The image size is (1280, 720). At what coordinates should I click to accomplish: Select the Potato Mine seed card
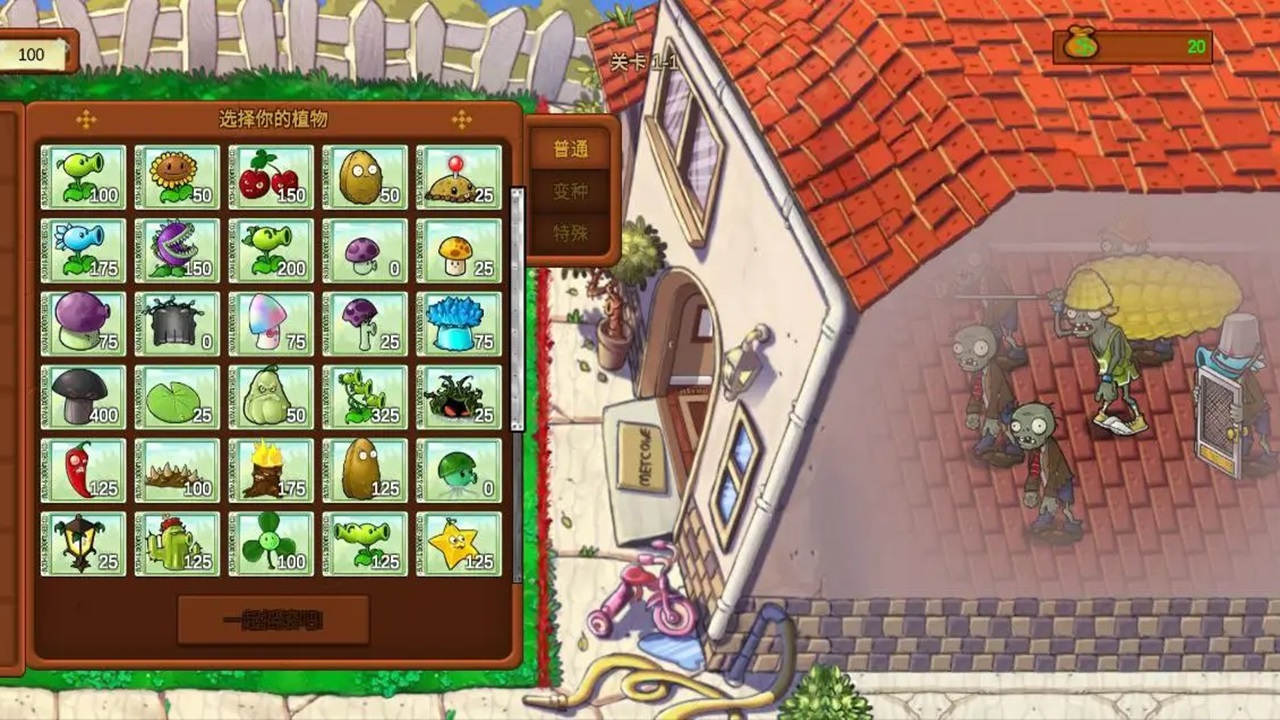coord(459,177)
